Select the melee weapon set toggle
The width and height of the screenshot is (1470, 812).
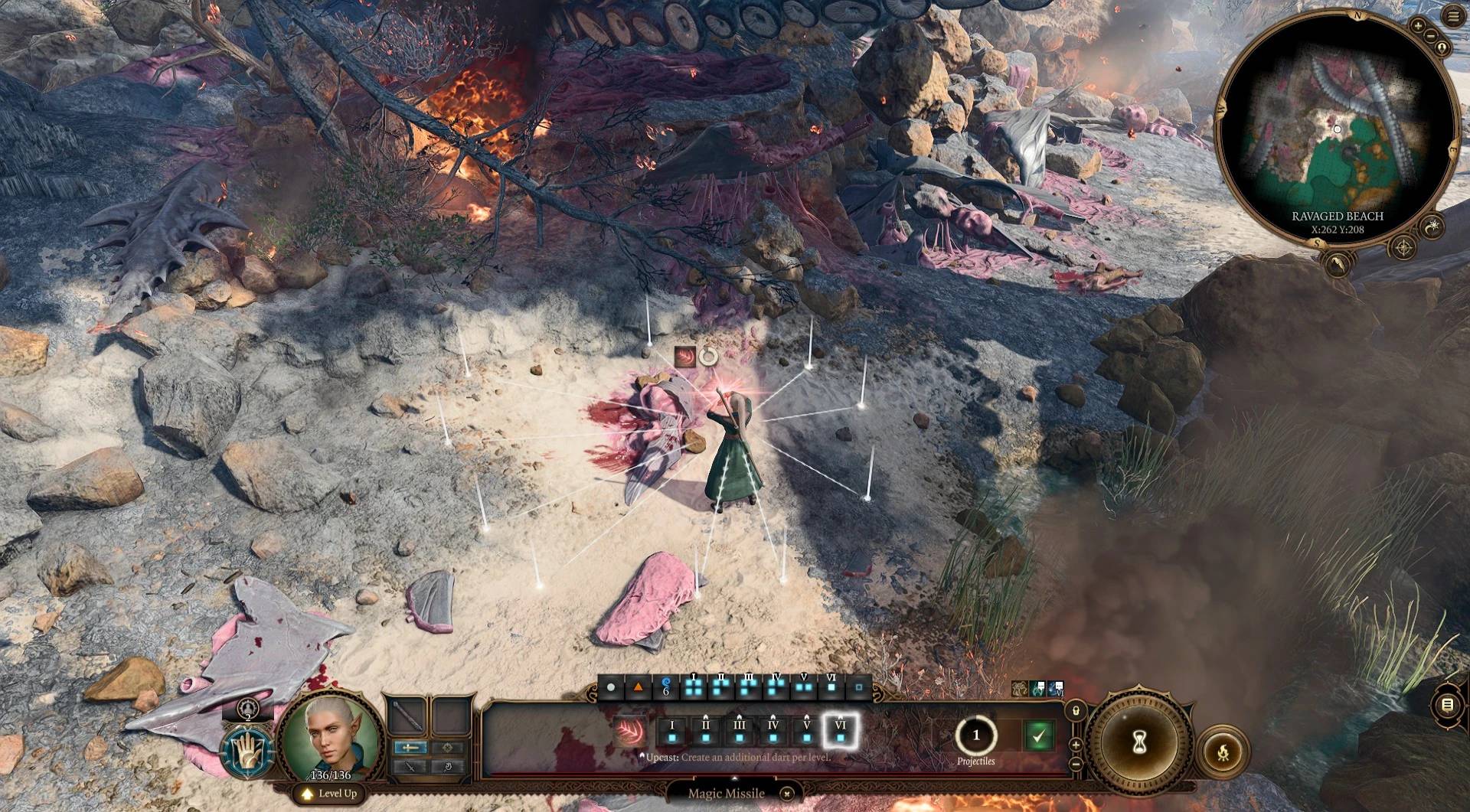click(x=410, y=748)
